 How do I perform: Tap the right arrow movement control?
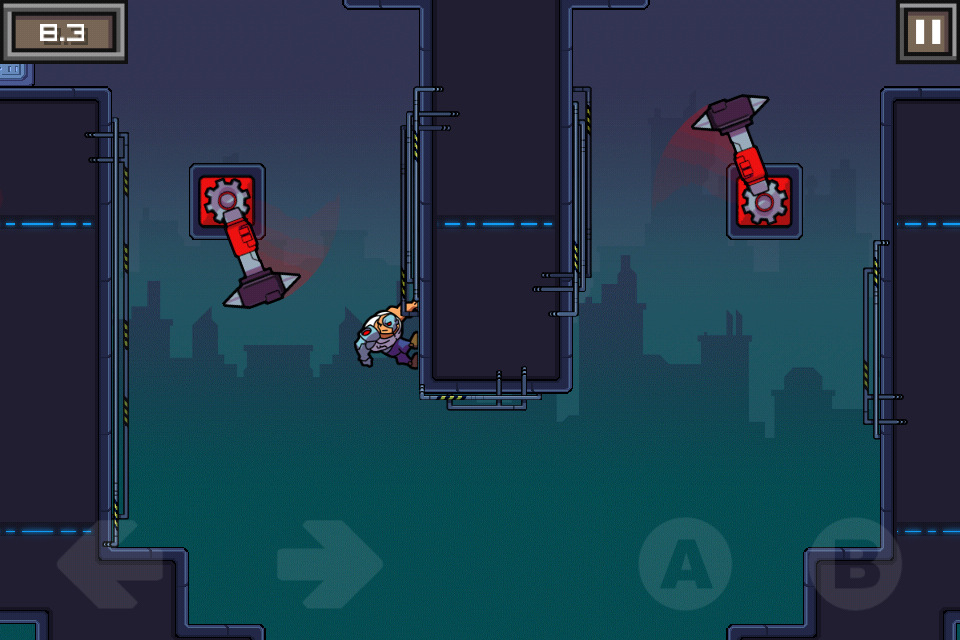tap(329, 564)
